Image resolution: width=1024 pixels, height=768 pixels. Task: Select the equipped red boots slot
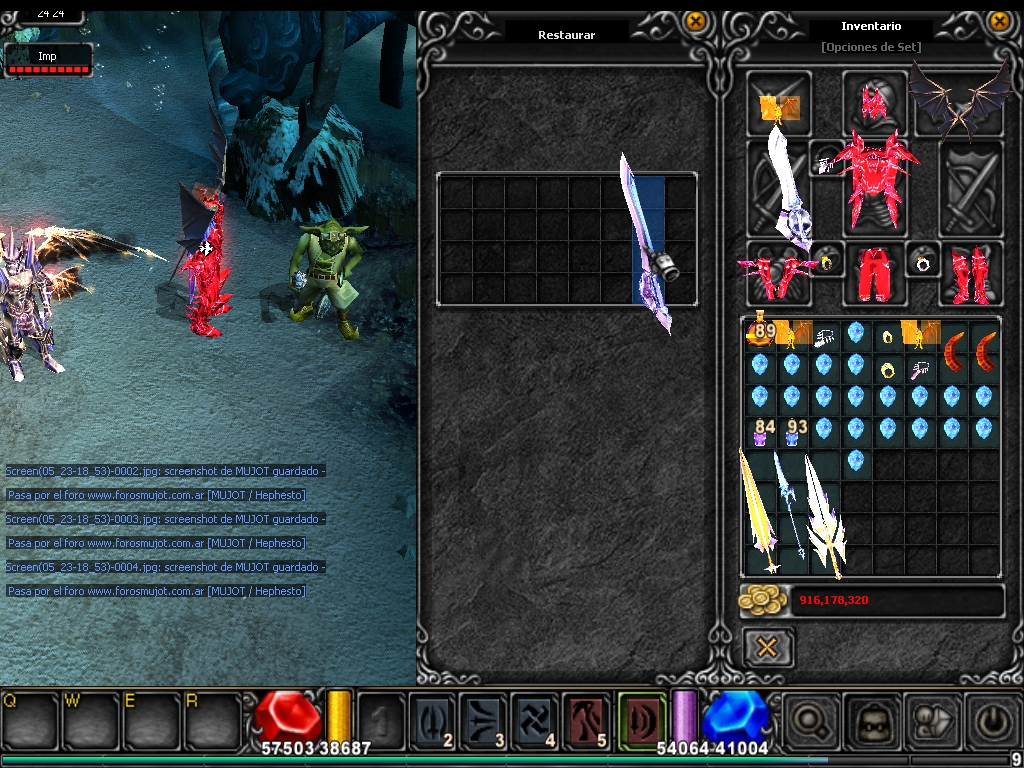pos(969,274)
